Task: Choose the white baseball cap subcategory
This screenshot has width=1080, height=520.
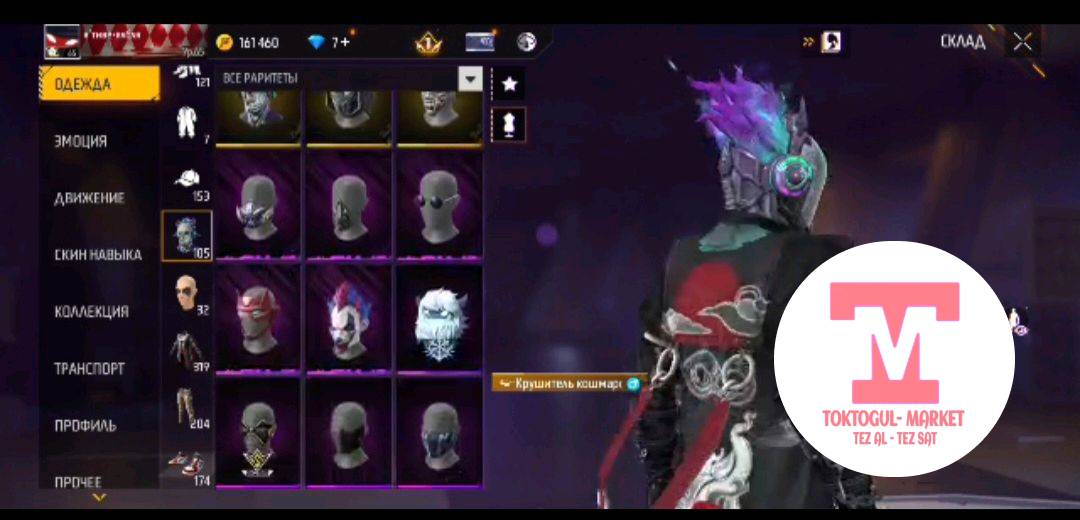Action: (185, 180)
